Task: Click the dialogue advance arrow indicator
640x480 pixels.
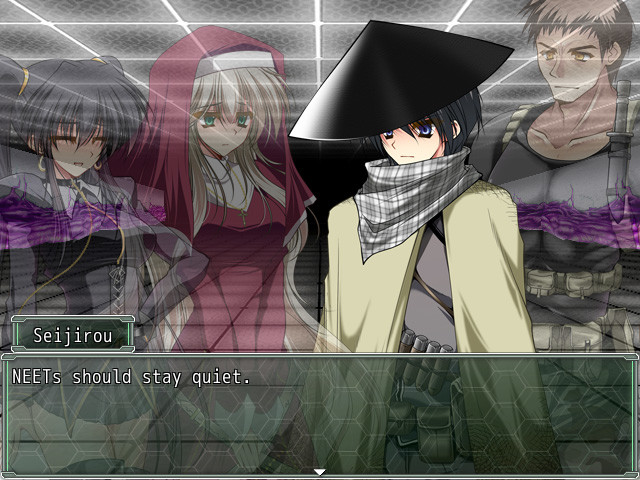Action: pos(320,471)
